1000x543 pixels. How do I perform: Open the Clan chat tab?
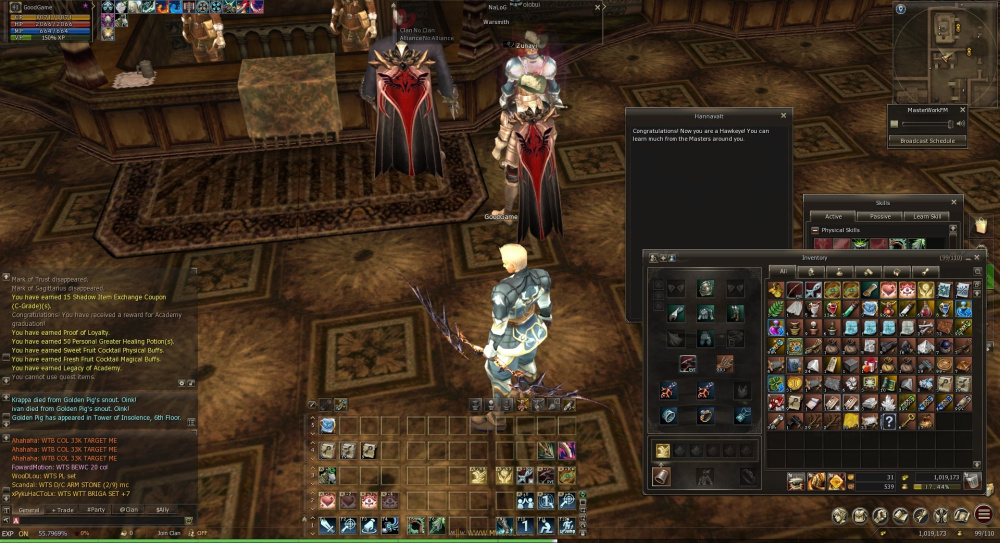[x=129, y=510]
